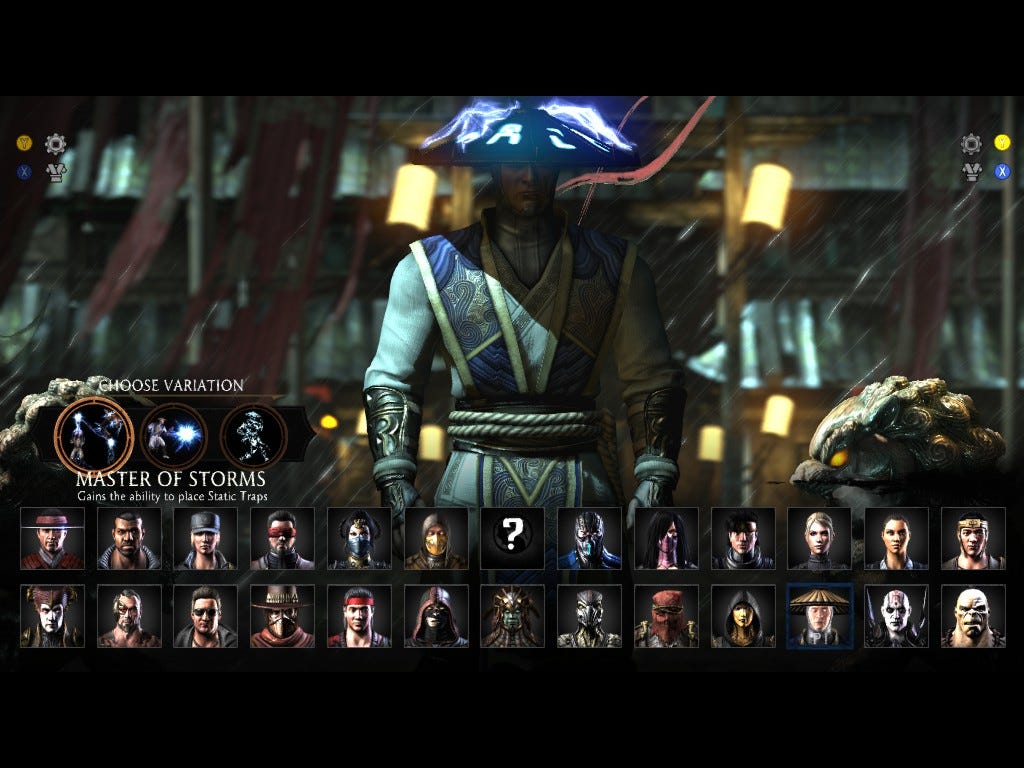Click the question mark random select tile

click(512, 539)
